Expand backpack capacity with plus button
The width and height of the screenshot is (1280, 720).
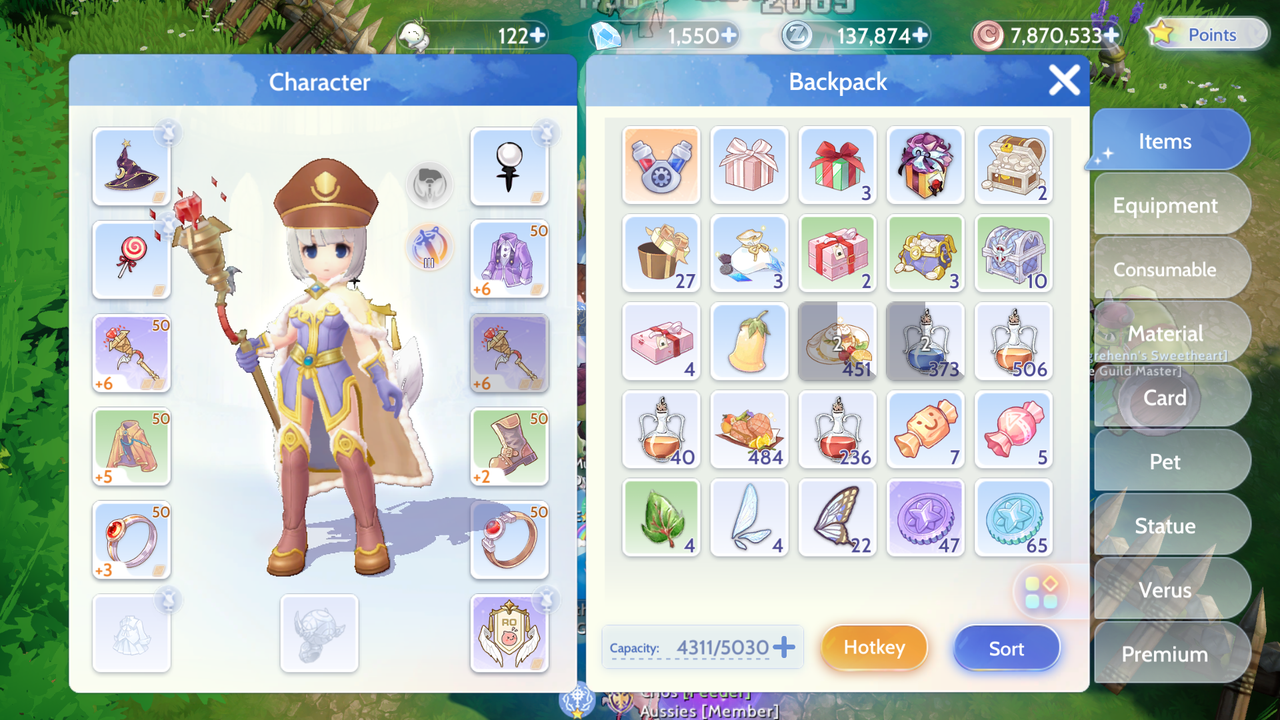[x=785, y=647]
